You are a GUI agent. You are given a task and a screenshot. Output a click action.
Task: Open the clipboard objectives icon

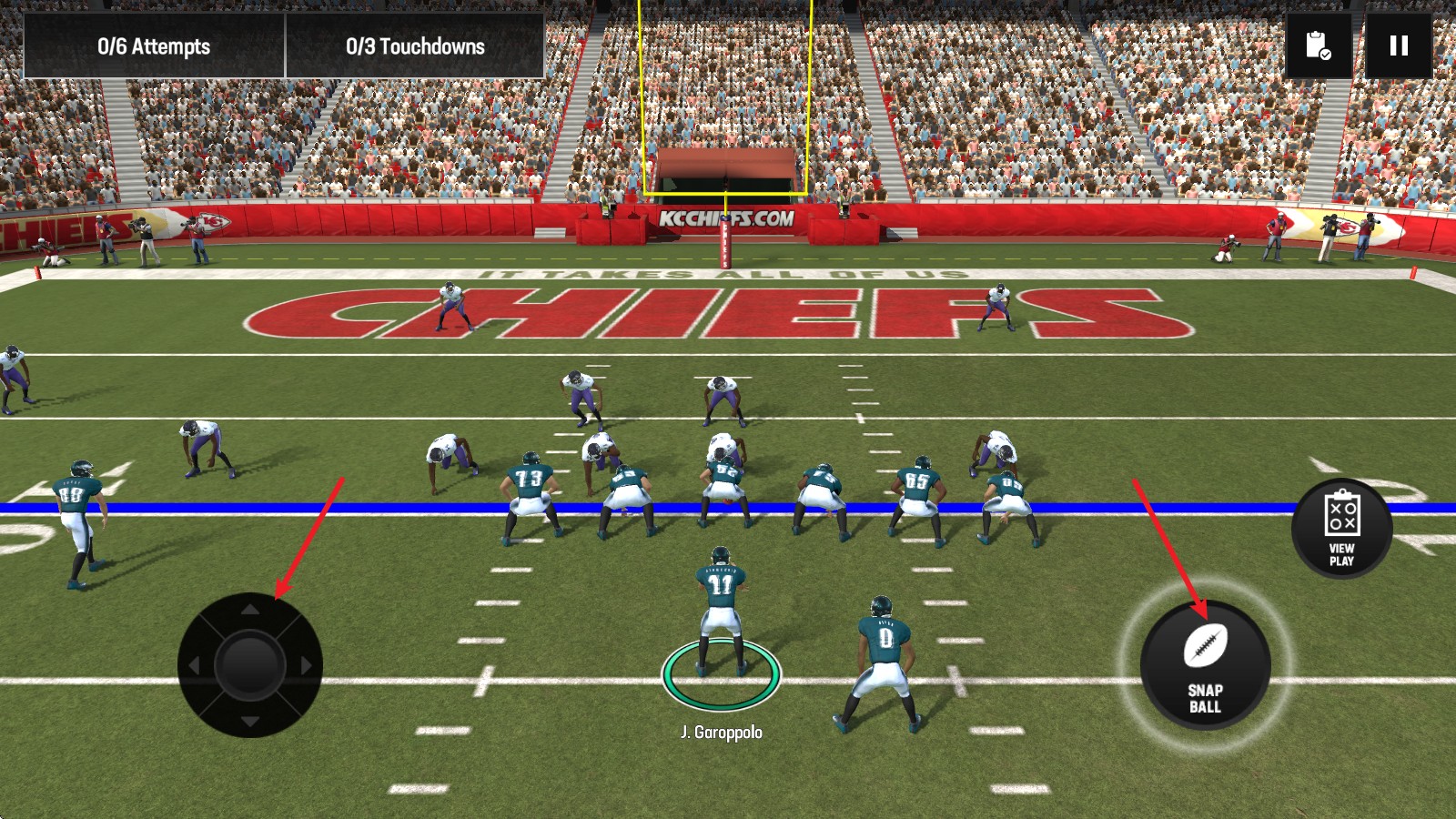[x=1318, y=45]
